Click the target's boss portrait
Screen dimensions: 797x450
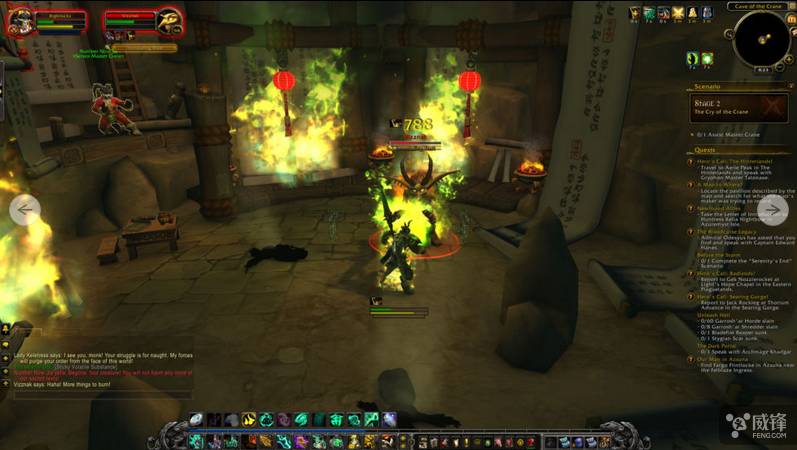(168, 22)
